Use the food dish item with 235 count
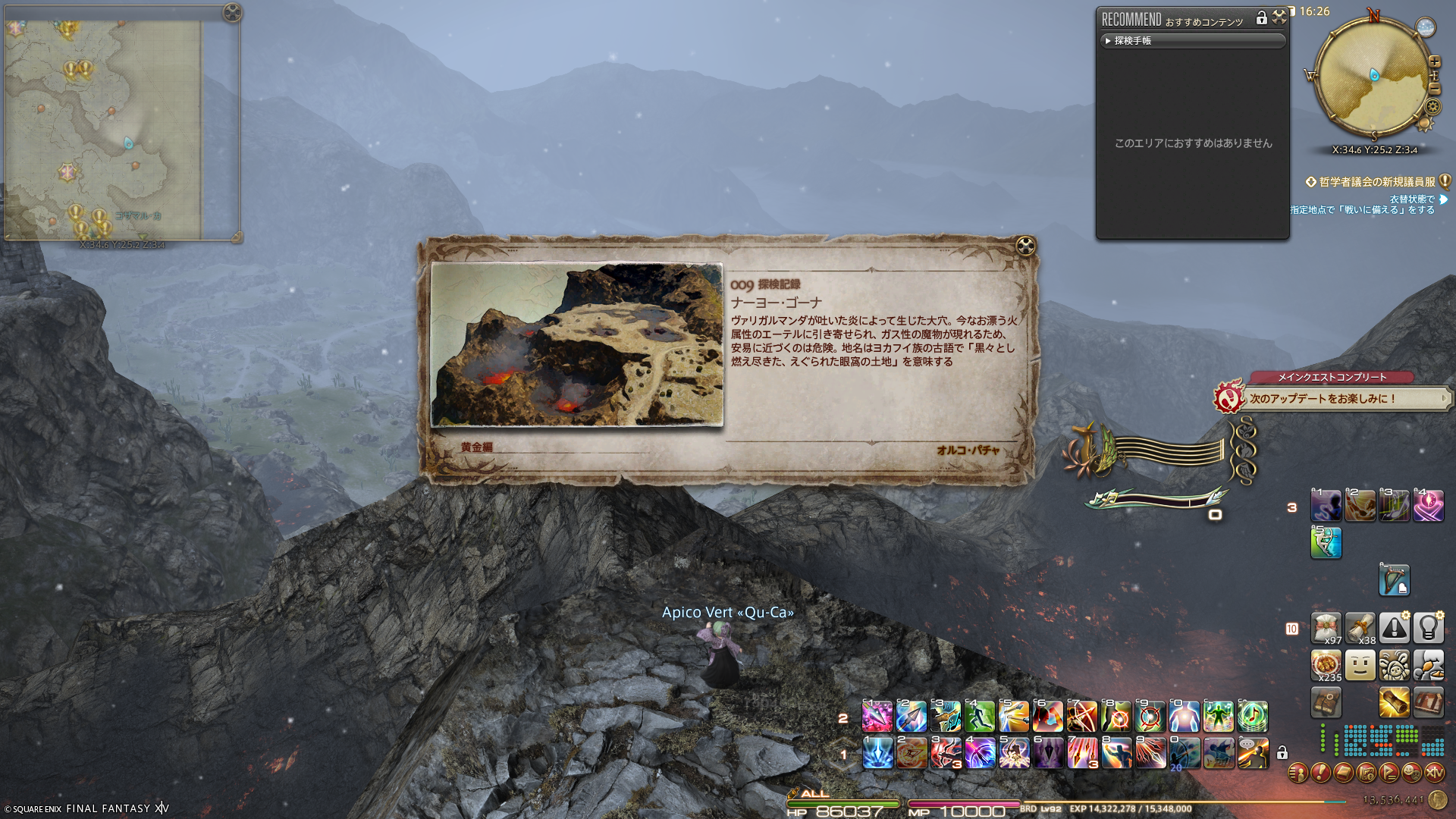Image resolution: width=1456 pixels, height=819 pixels. (1326, 666)
